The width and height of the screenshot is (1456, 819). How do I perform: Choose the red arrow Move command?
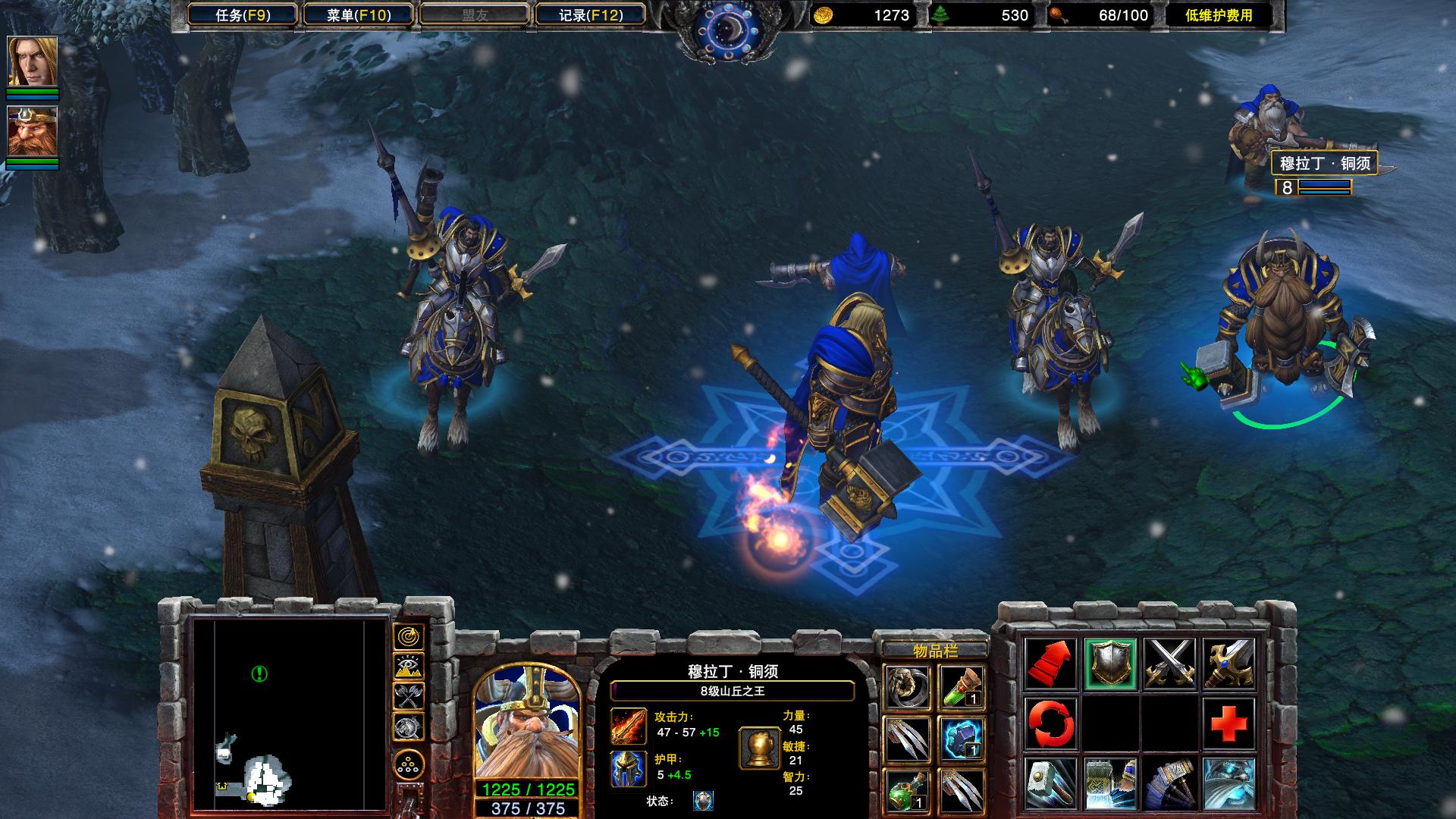point(1051,664)
